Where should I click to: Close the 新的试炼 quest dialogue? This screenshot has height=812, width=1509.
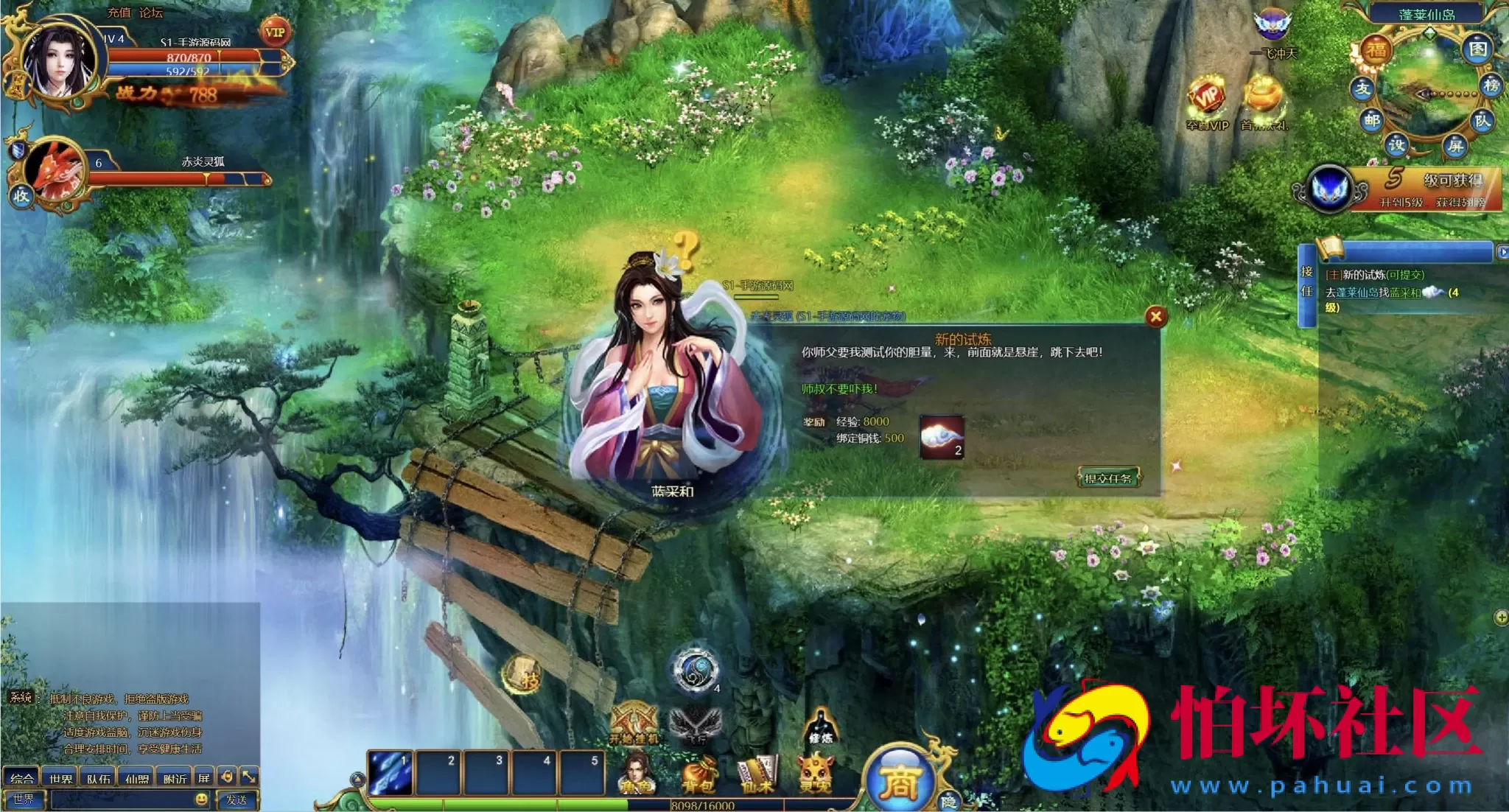click(x=1155, y=317)
